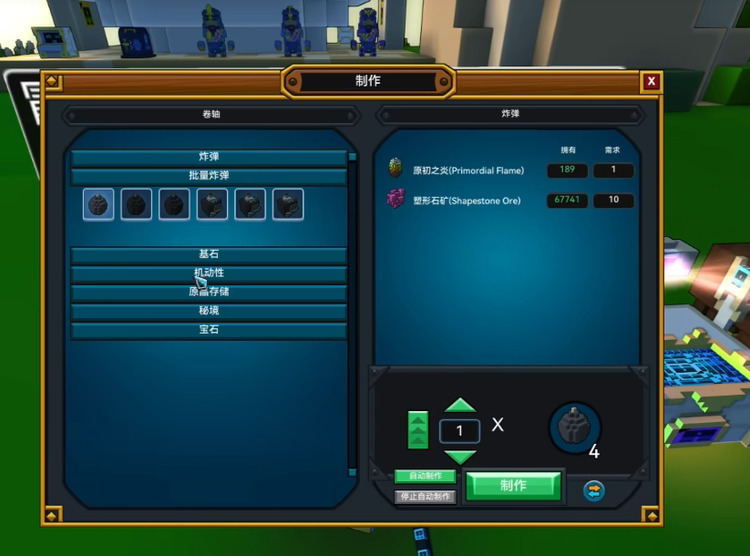The width and height of the screenshot is (750, 556).
Task: Open the 基石 recipe category
Action: coord(208,255)
